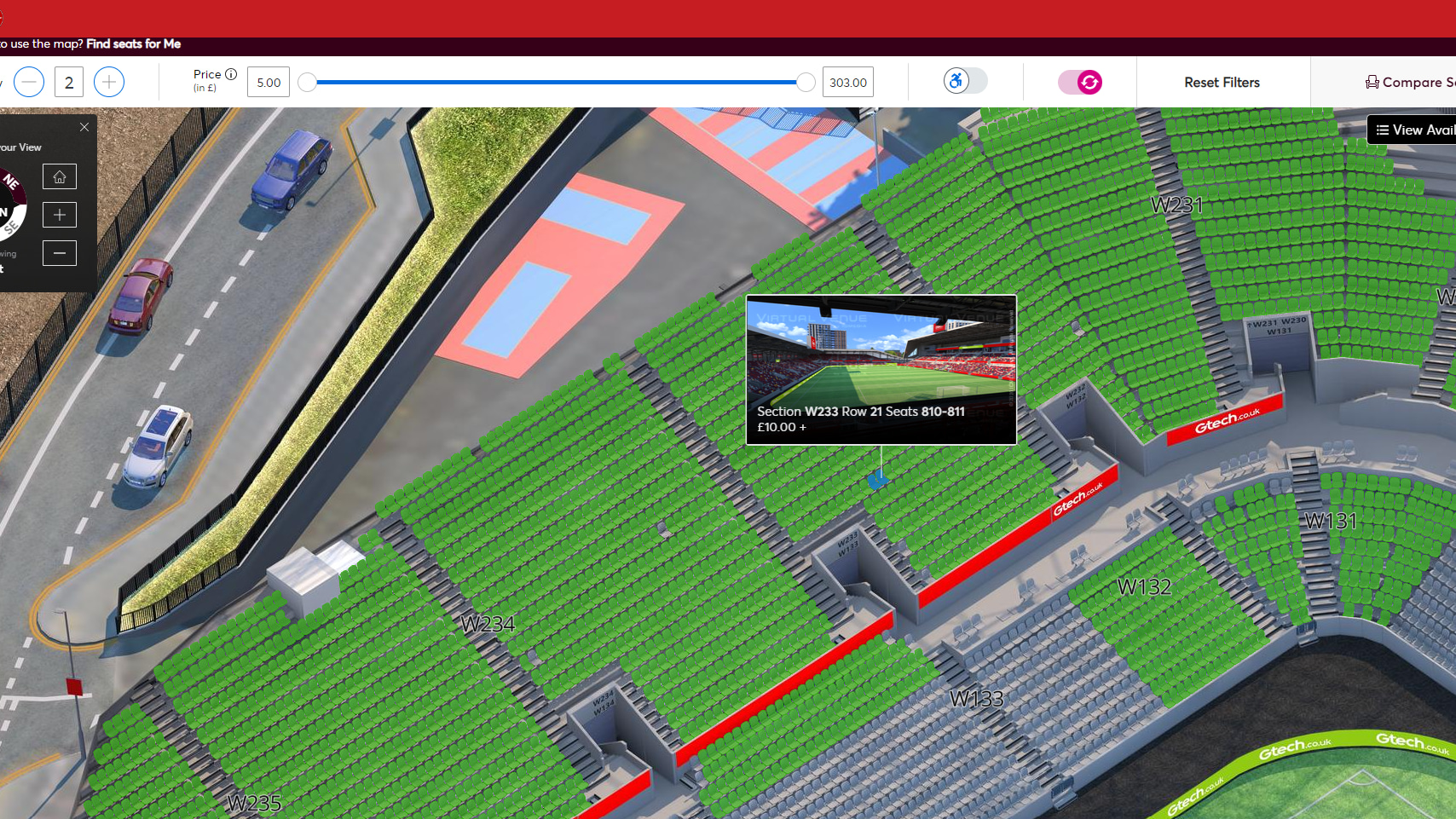Click the home icon to reset map view

click(x=59, y=176)
